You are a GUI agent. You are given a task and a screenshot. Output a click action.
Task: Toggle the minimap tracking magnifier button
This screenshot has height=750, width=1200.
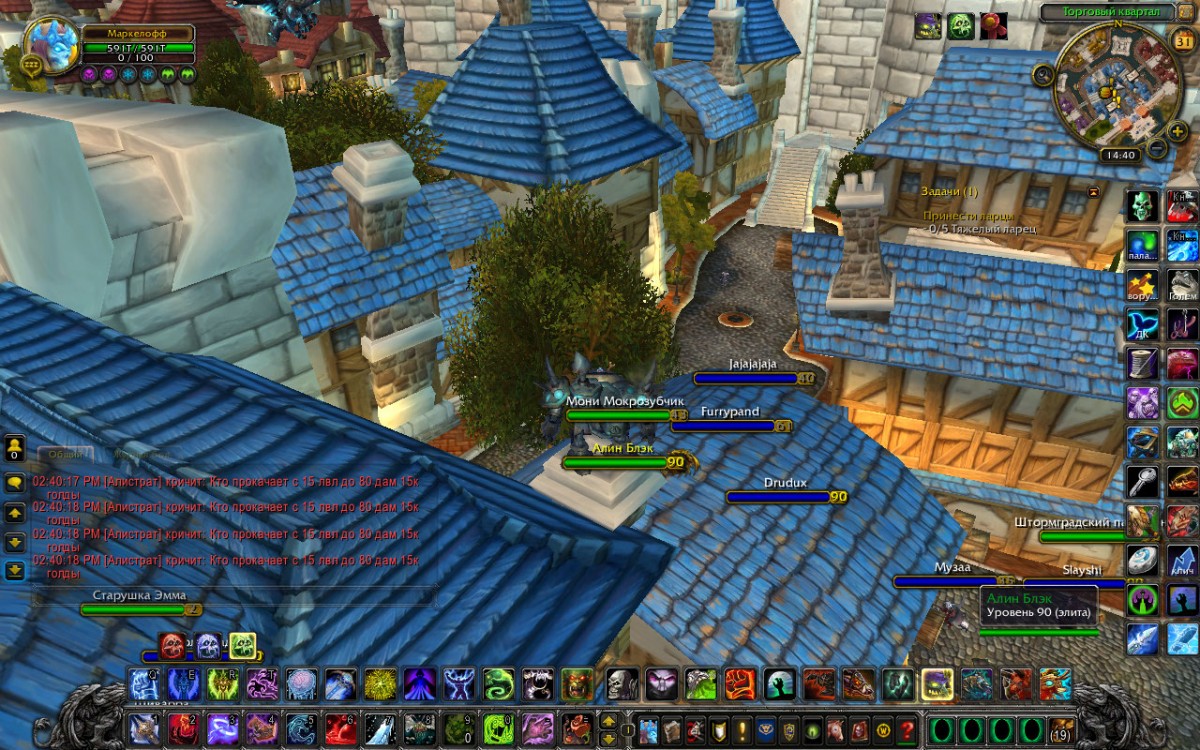click(1044, 73)
